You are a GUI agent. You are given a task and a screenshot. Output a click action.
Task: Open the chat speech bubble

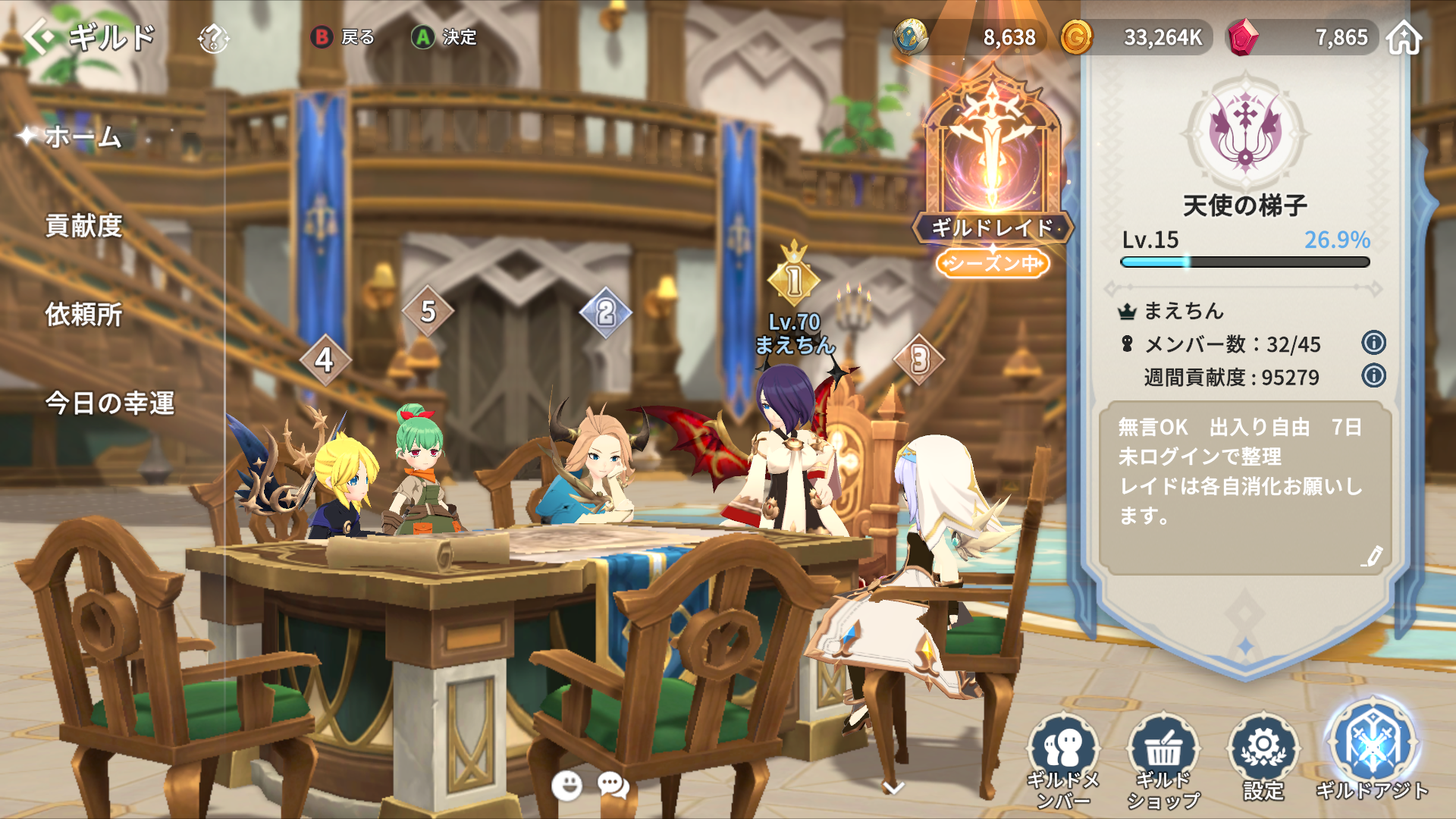point(613,786)
